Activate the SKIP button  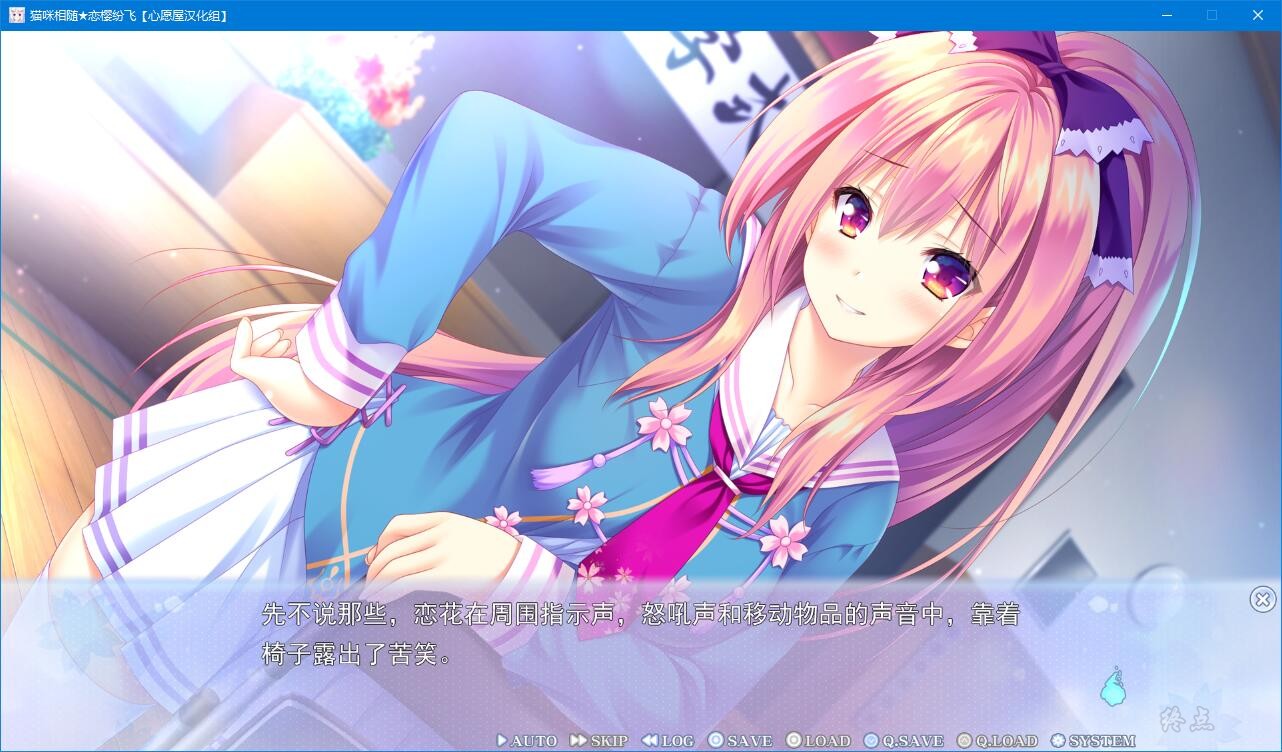[599, 741]
